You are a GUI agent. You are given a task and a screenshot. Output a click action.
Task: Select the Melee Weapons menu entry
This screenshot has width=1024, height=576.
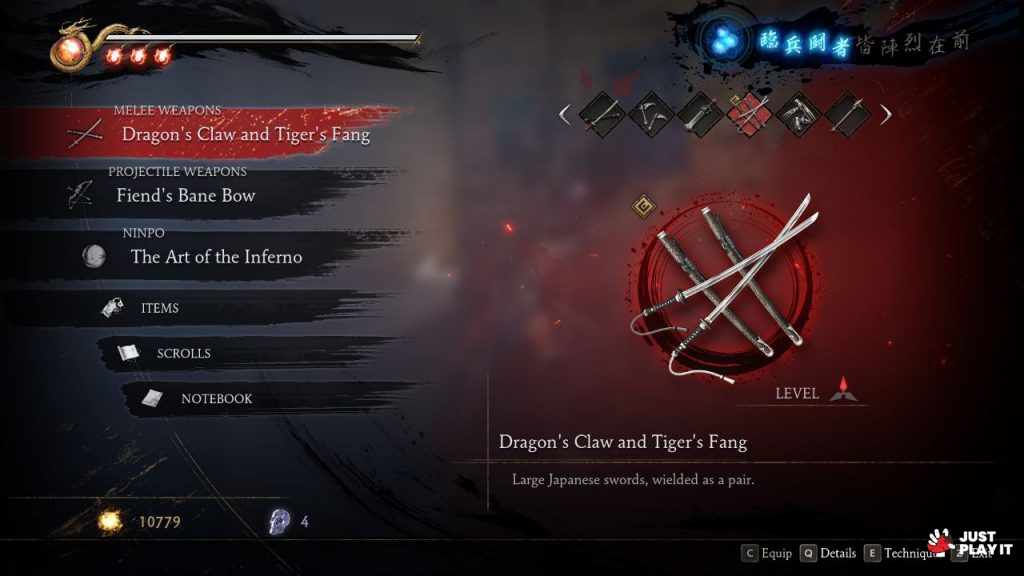pyautogui.click(x=245, y=133)
